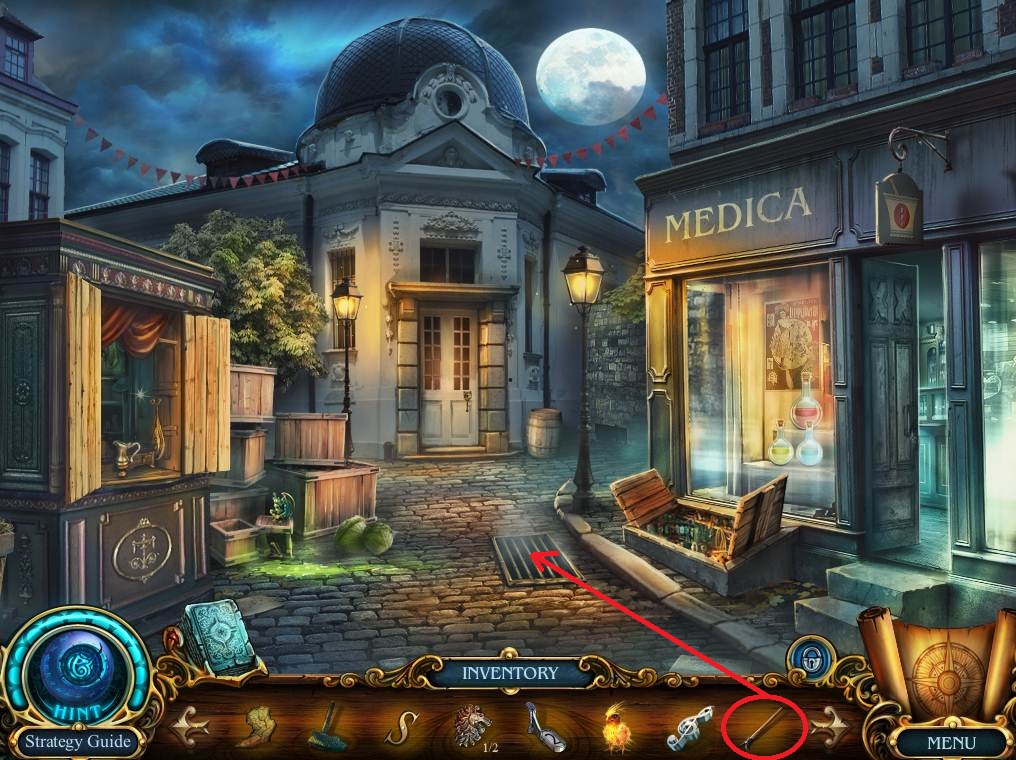
Task: Select the lion head emblem item
Action: pyautogui.click(x=469, y=723)
